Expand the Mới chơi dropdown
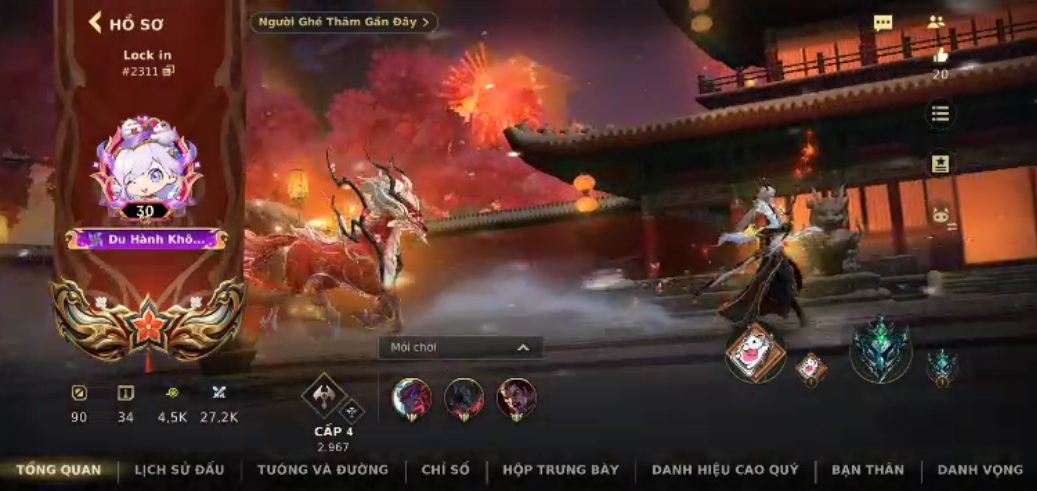The height and width of the screenshot is (491, 1037). click(x=460, y=348)
